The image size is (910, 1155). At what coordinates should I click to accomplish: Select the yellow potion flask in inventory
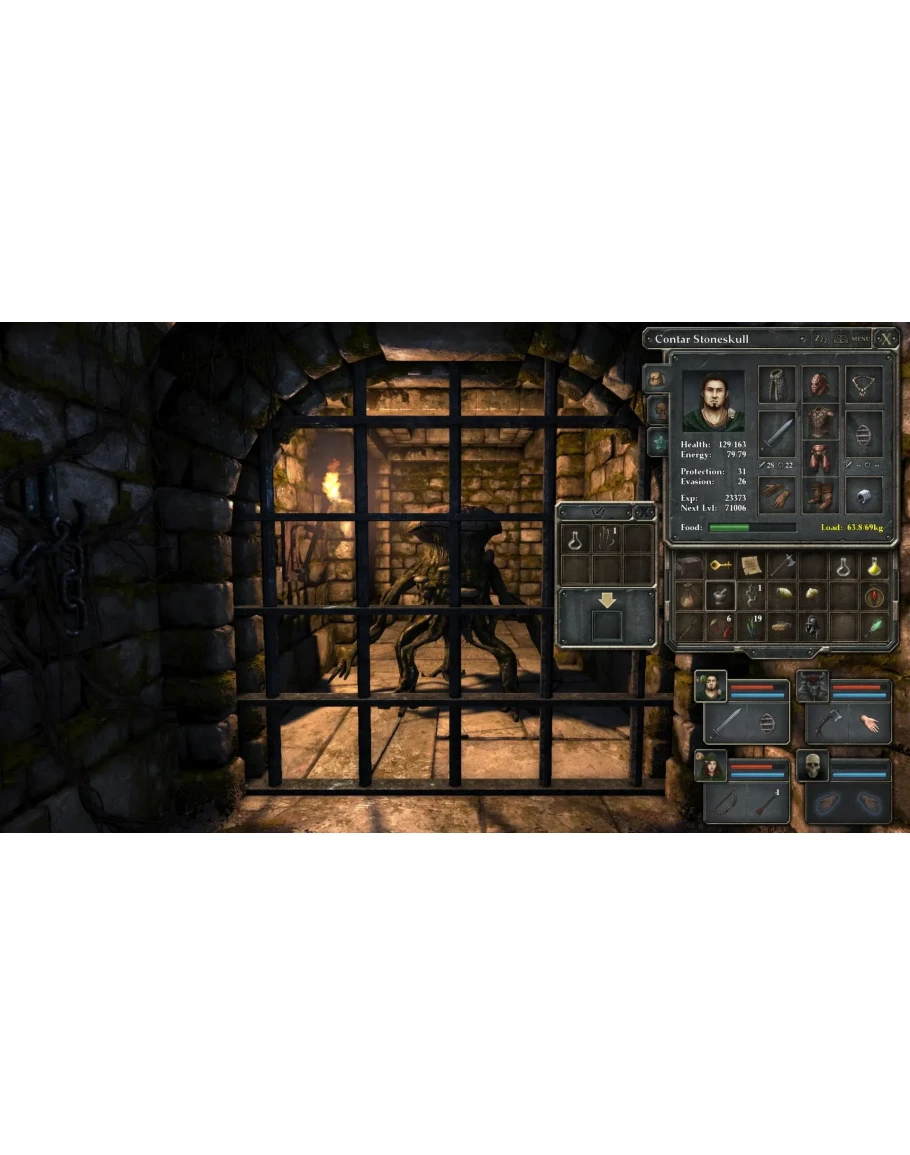click(873, 566)
